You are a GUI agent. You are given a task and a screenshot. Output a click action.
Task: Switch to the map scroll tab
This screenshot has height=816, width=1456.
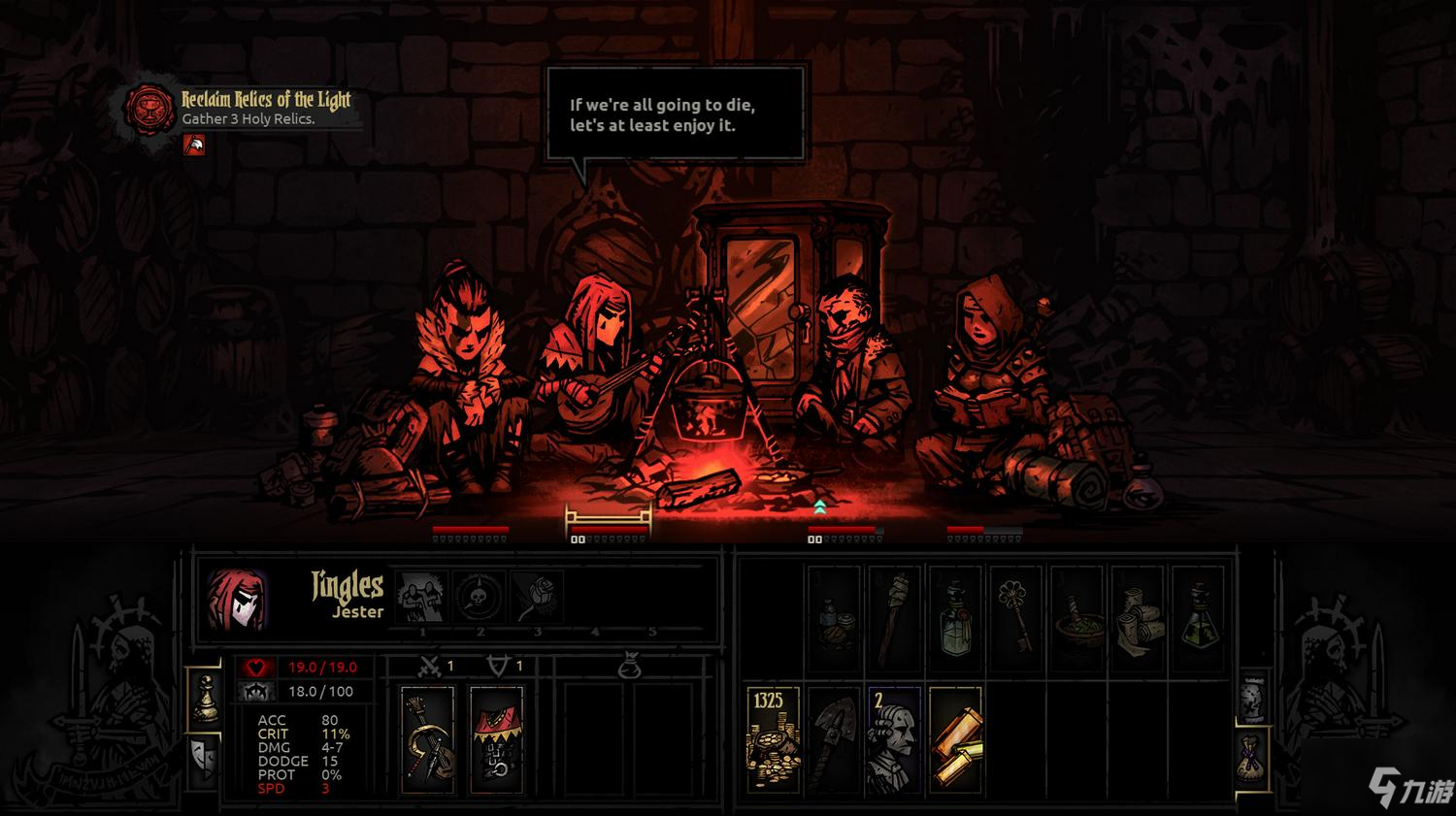[1252, 697]
